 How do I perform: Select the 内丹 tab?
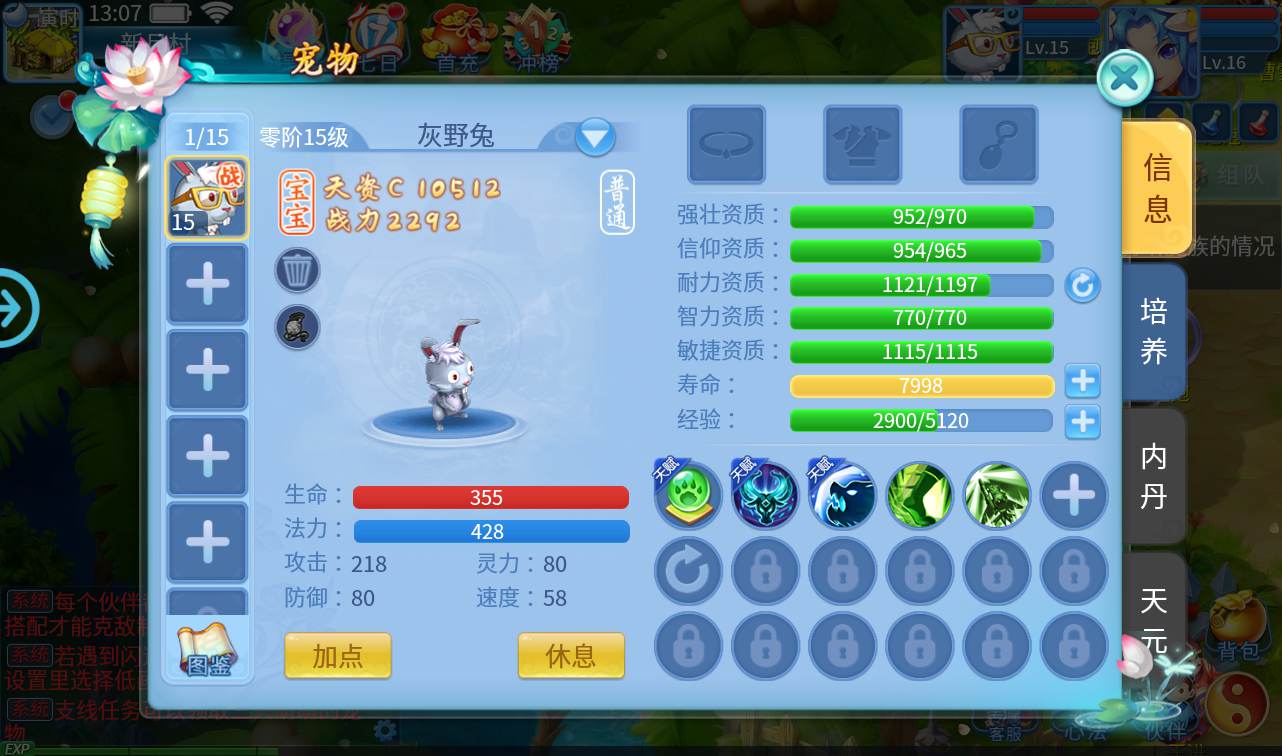point(1154,477)
